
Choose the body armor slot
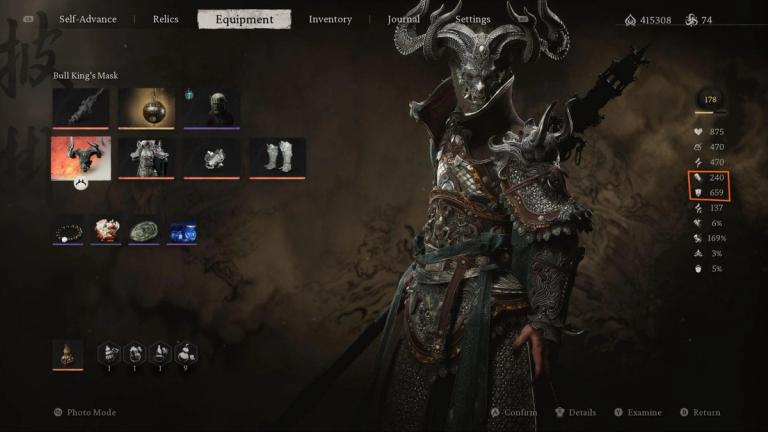pyautogui.click(x=146, y=158)
